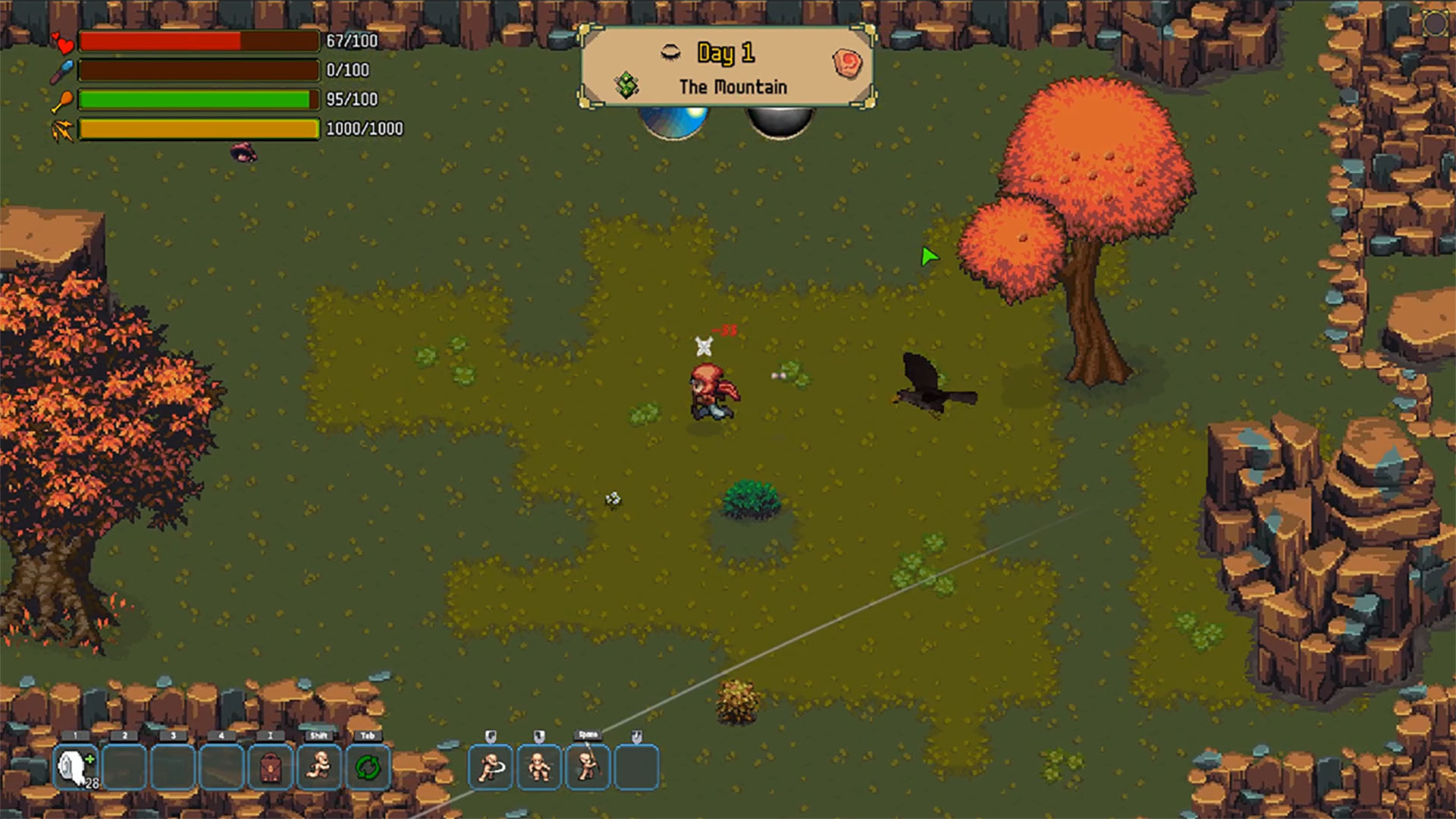This screenshot has width=1456, height=819.
Task: Open the backpack inventory slot
Action: pyautogui.click(x=270, y=767)
